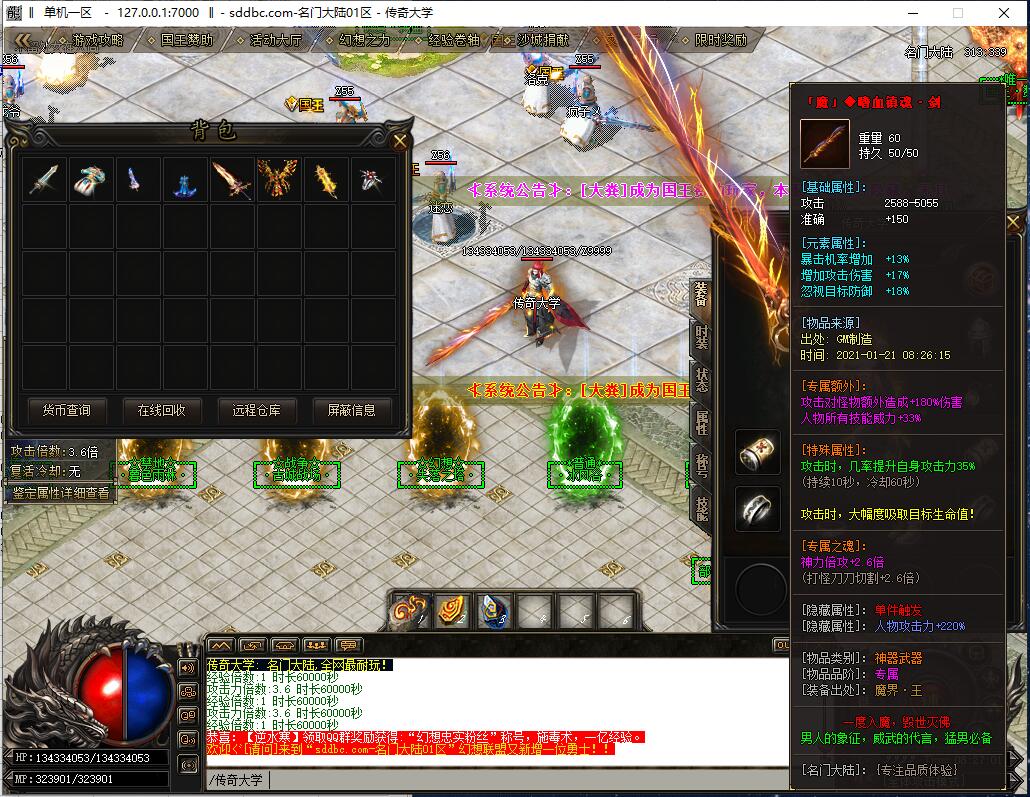Select the flaming red sword in backpack
Image resolution: width=1030 pixels, height=797 pixels.
[231, 180]
